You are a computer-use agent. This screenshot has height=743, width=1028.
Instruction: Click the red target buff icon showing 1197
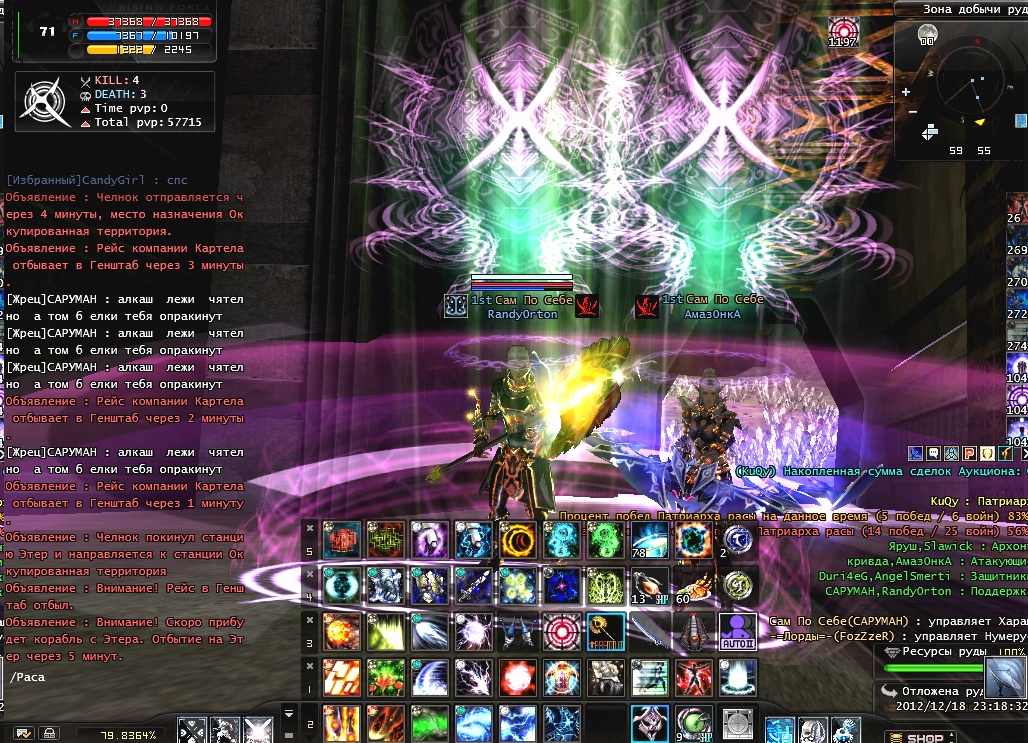843,29
